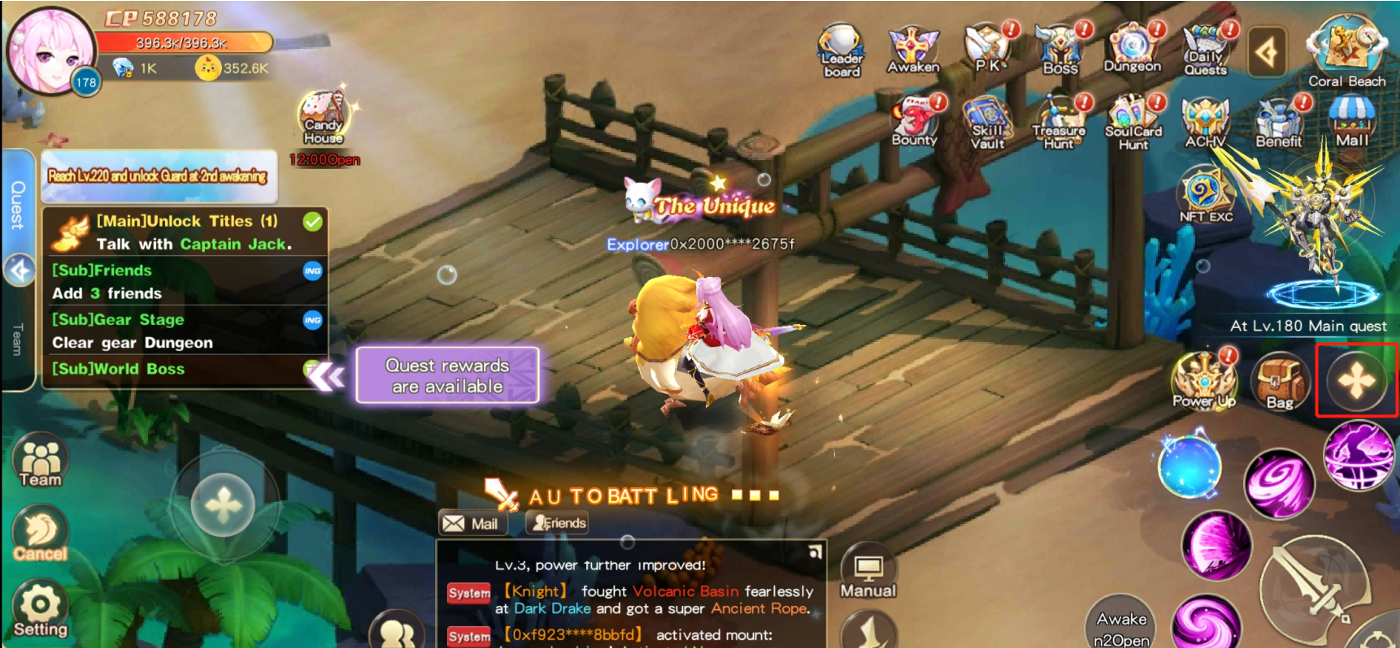Open the Power Up menu

1204,380
